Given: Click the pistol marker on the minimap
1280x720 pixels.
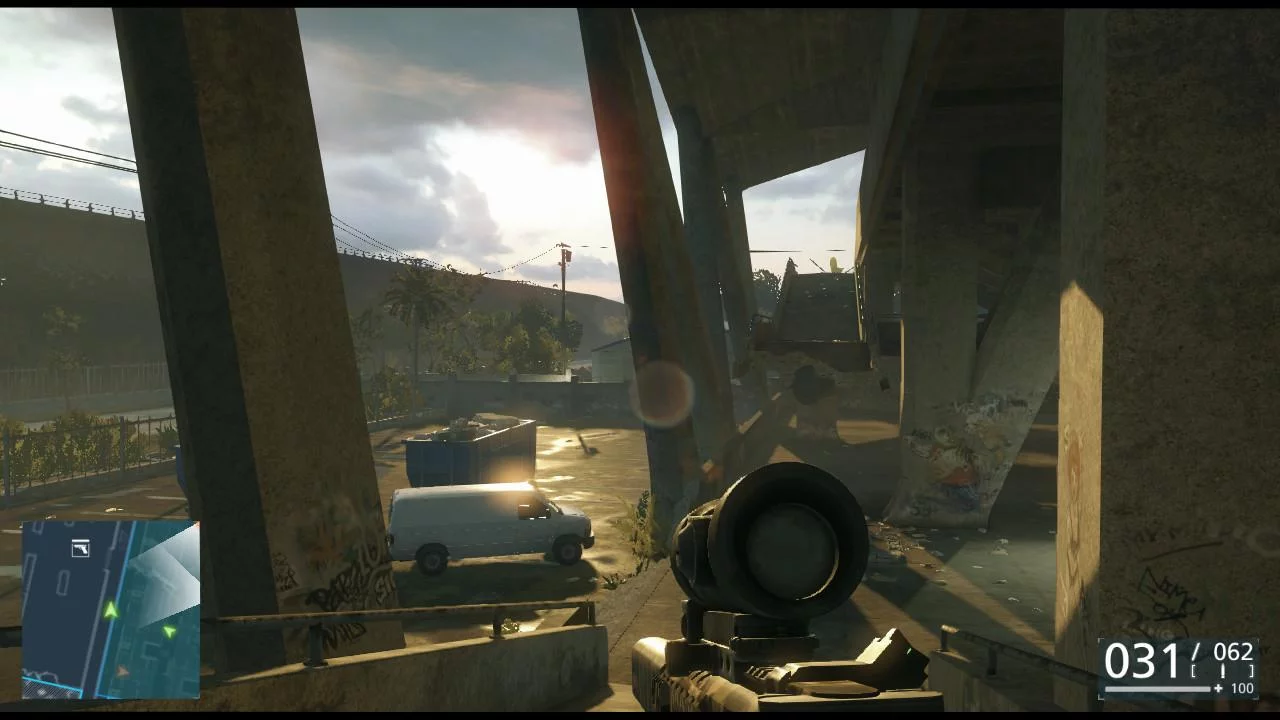Looking at the screenshot, I should 80,548.
